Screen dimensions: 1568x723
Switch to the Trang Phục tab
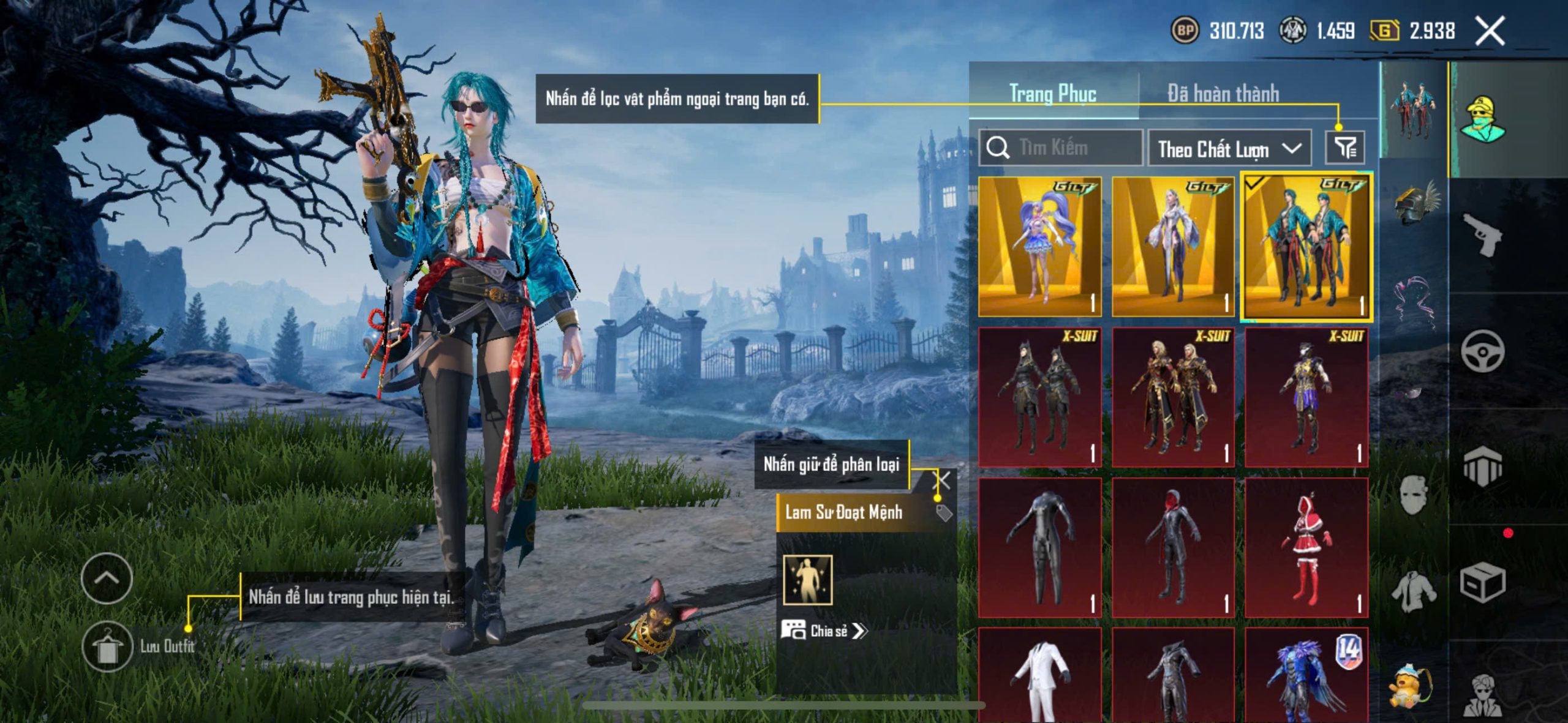[1052, 94]
